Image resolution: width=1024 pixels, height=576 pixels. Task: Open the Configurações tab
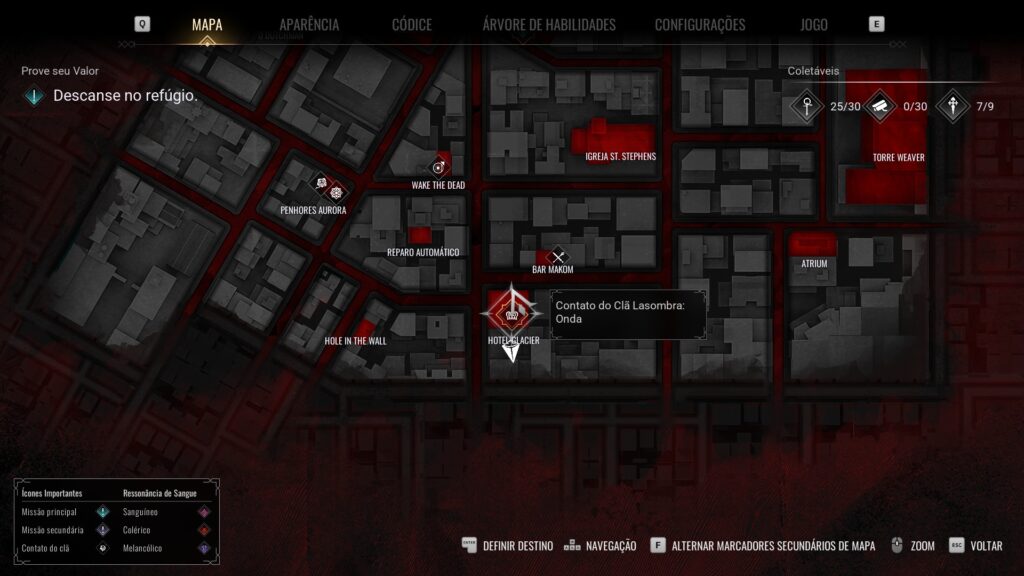coord(700,25)
